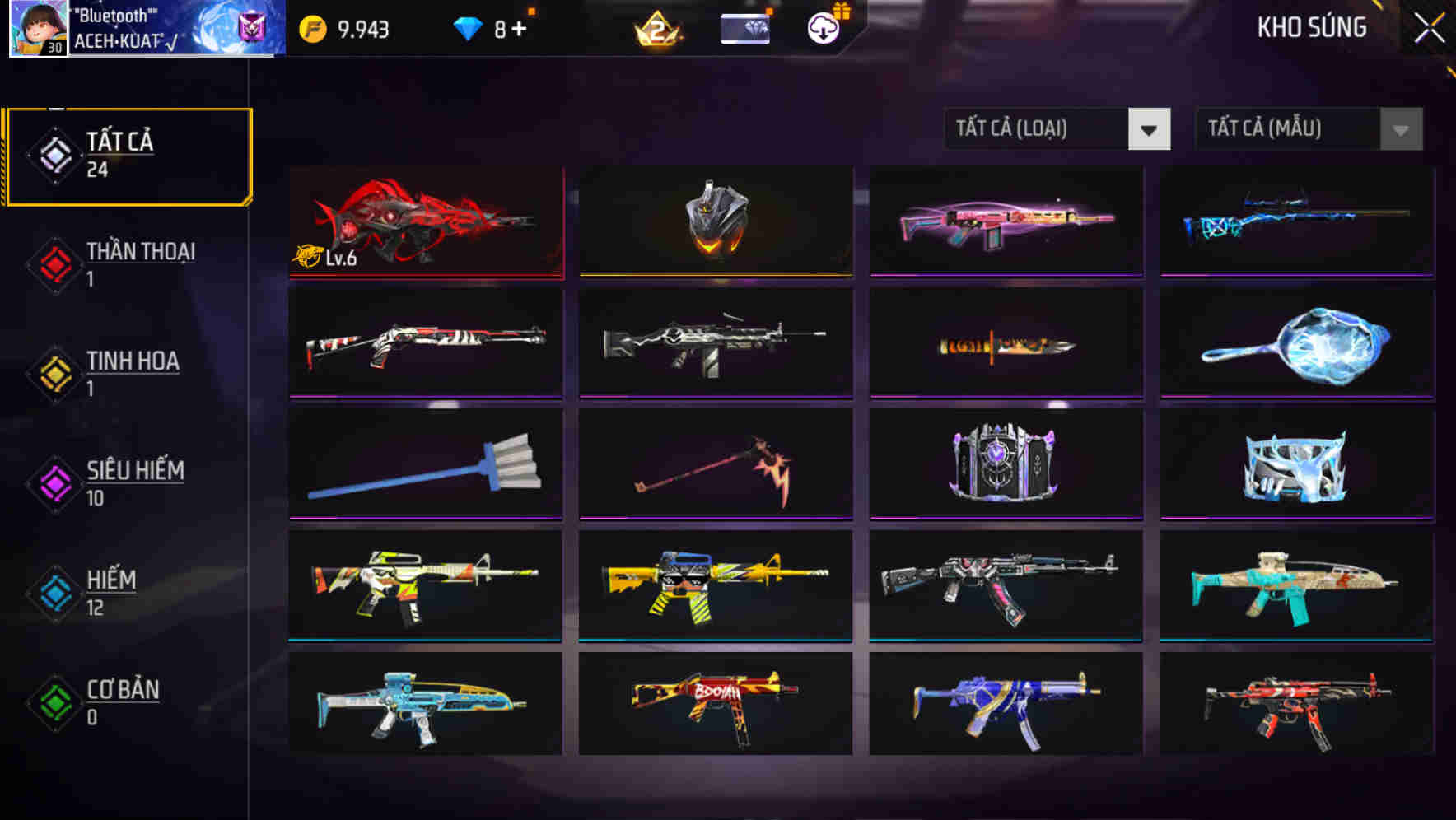Select the red Lv.6 dragon weapon skin
Viewport: 1456px width, 820px height.
425,221
